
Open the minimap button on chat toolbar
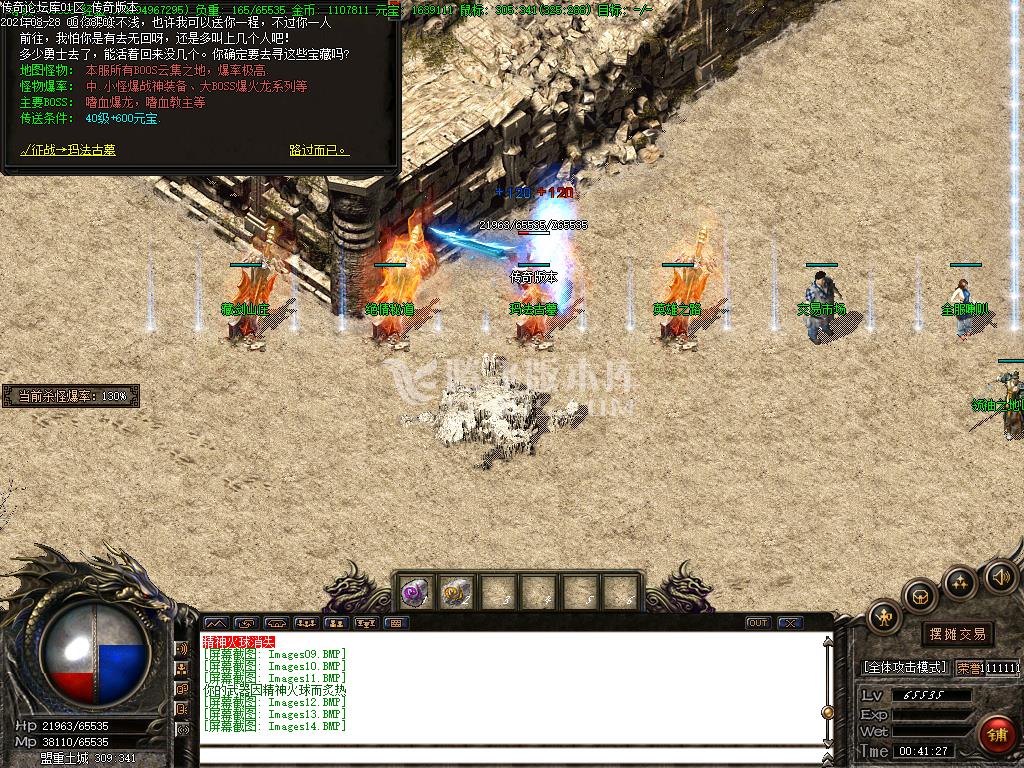tap(216, 623)
